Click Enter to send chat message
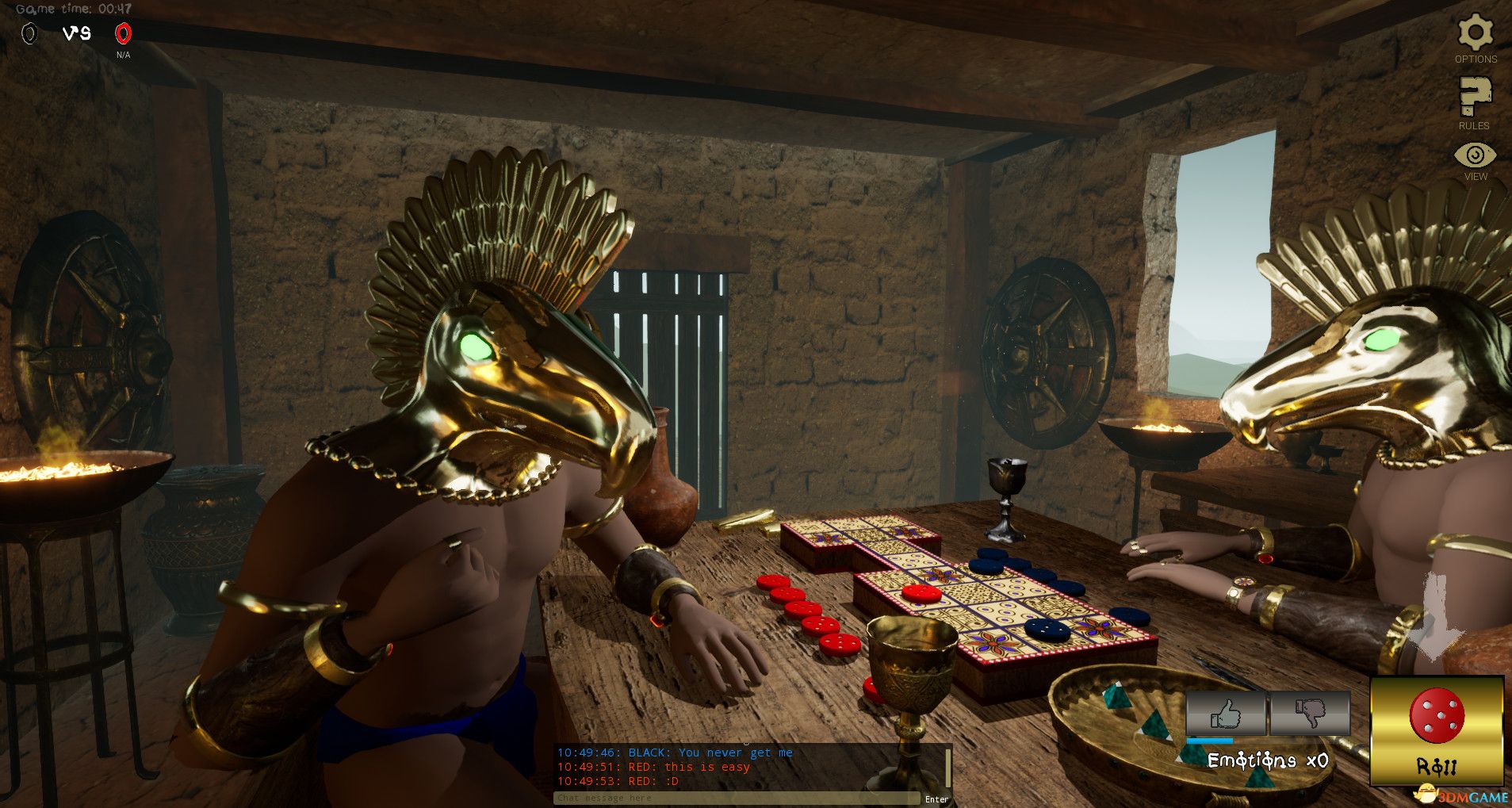This screenshot has height=808, width=1512. pos(936,799)
